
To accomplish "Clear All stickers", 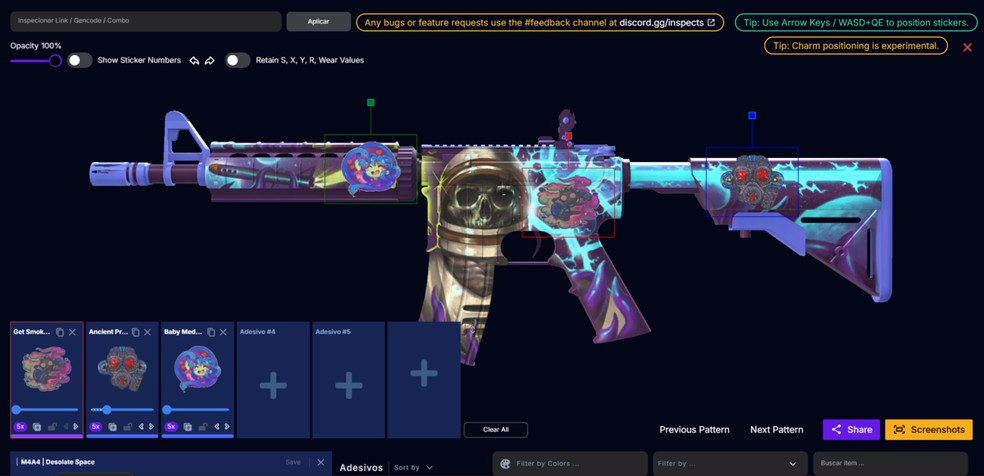I will coord(495,430).
